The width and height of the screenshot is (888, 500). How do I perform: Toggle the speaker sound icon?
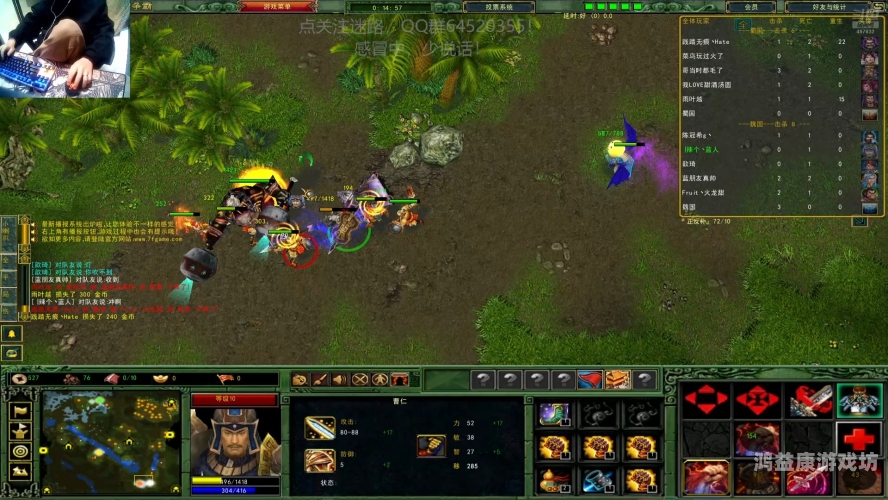pyautogui.click(x=339, y=380)
